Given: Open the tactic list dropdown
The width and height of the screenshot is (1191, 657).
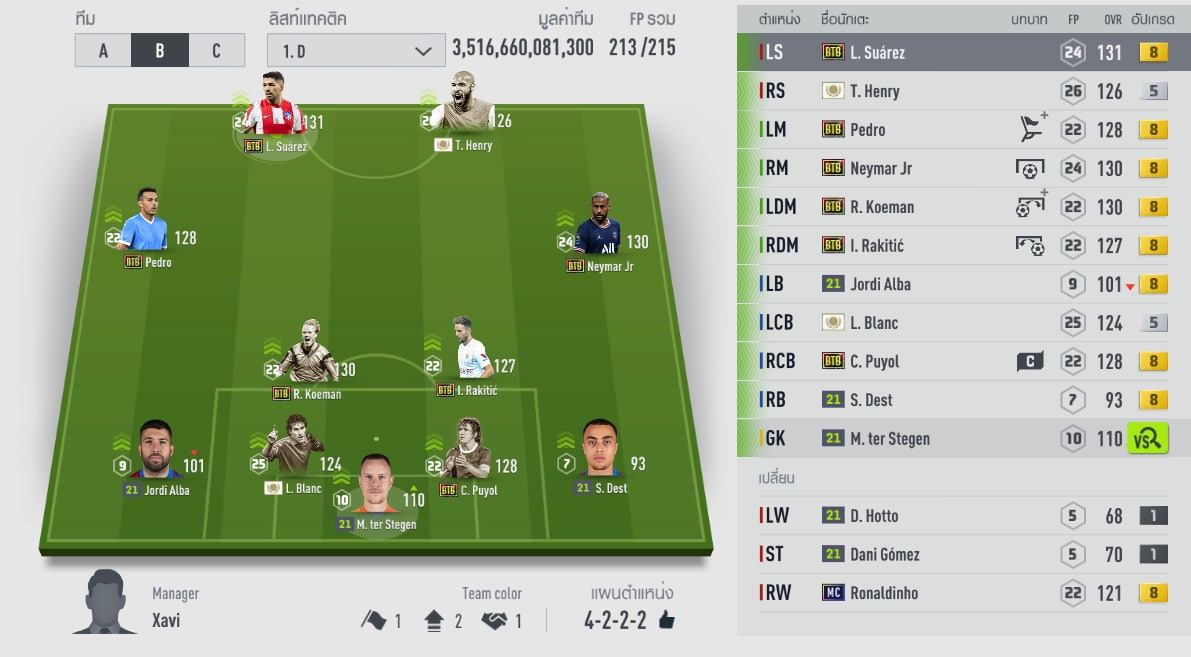Looking at the screenshot, I should point(356,50).
